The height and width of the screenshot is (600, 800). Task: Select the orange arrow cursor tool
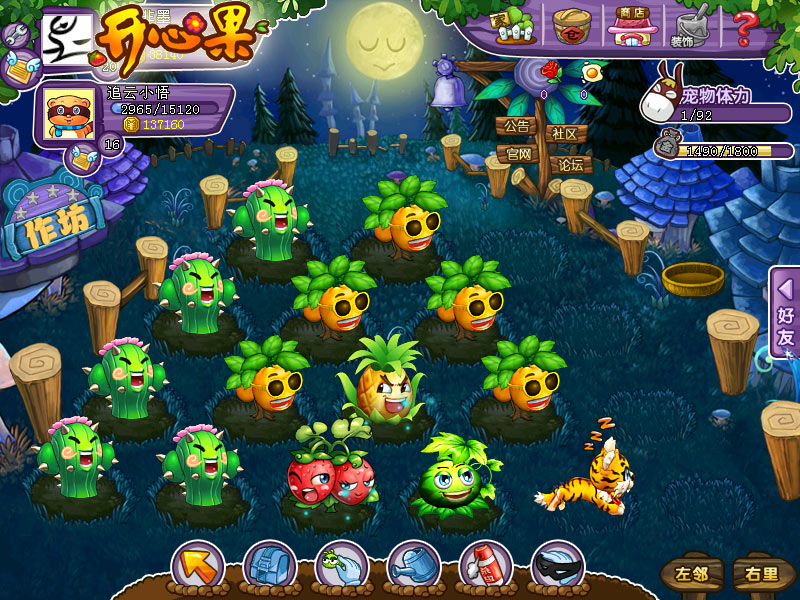[197, 567]
